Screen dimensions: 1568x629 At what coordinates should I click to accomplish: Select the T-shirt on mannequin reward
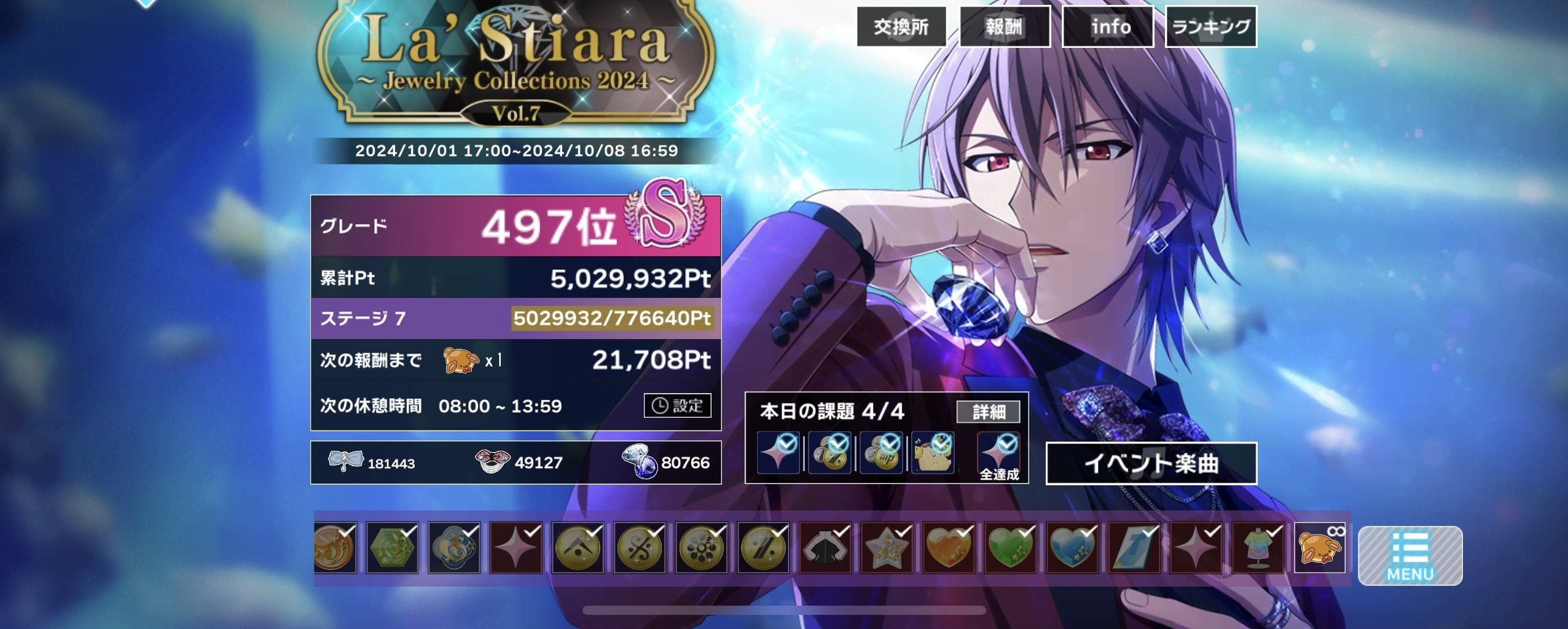coord(1258,547)
